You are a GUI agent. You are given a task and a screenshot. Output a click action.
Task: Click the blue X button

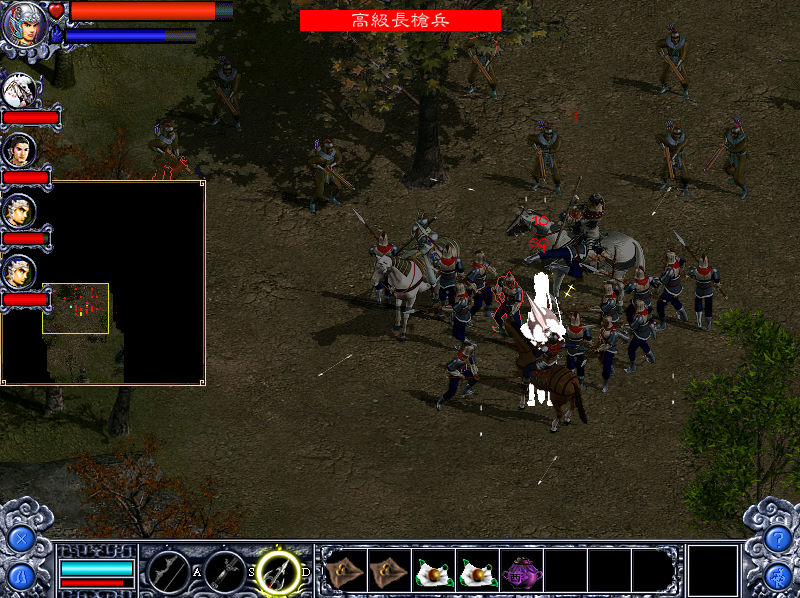point(20,540)
